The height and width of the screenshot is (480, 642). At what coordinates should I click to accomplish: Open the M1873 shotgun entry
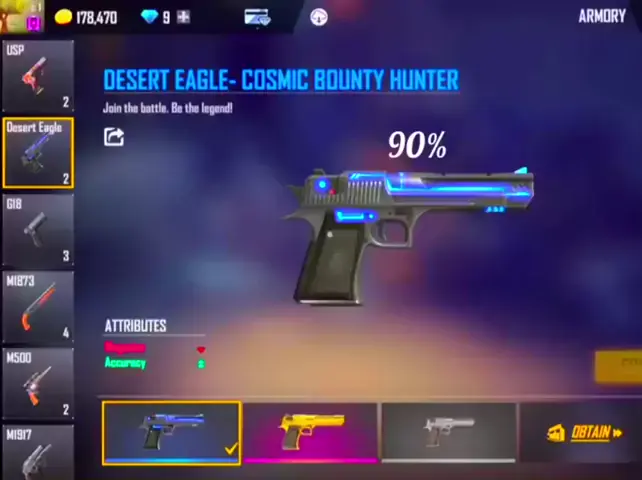click(x=37, y=306)
